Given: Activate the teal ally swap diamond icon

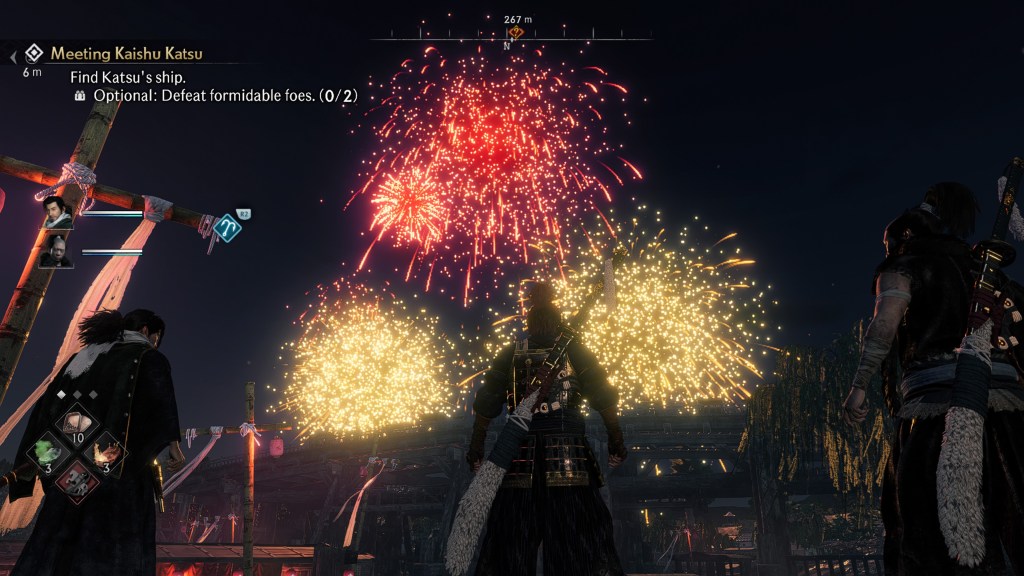Looking at the screenshot, I should coord(227,227).
